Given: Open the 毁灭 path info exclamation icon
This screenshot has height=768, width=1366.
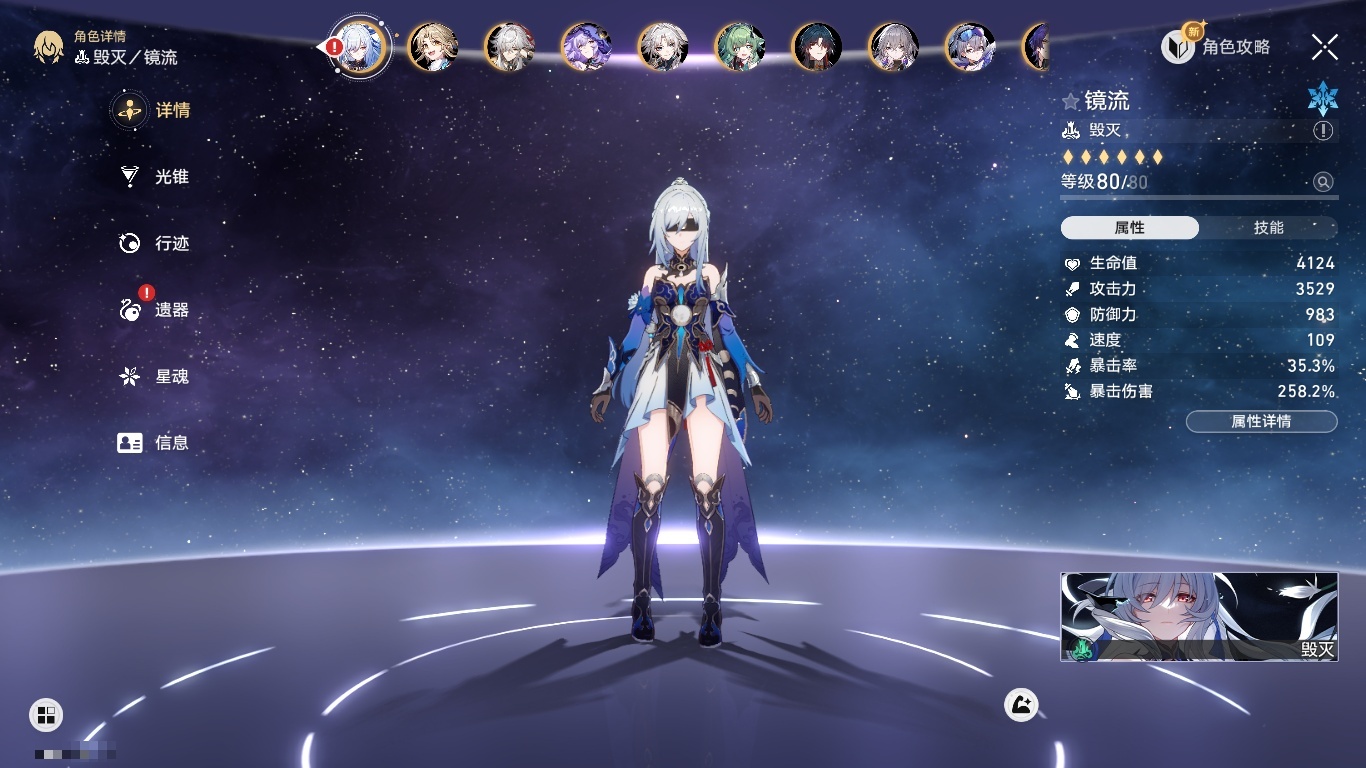Looking at the screenshot, I should [1323, 131].
